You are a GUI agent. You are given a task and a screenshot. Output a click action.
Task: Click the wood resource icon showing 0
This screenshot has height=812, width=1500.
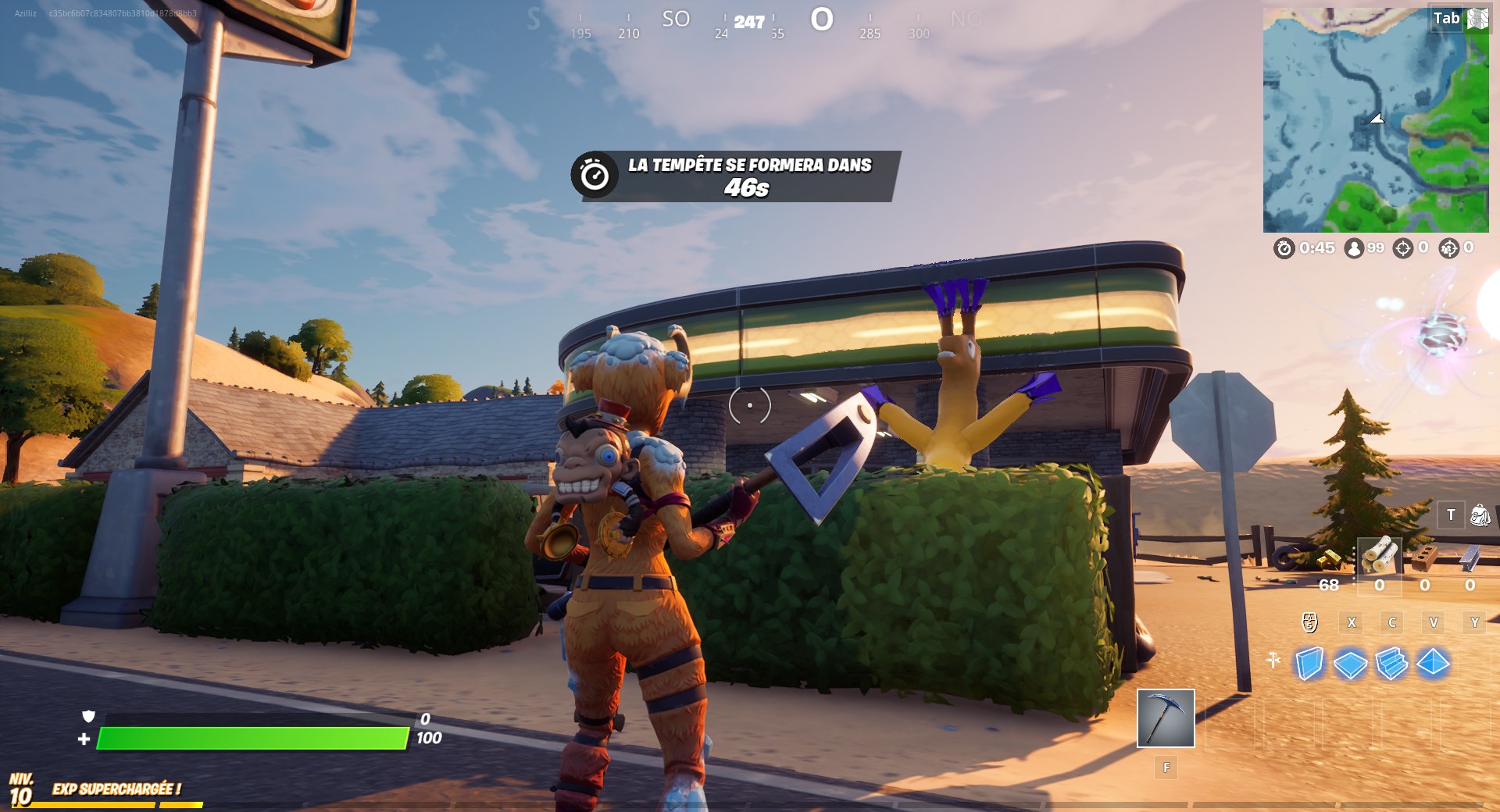click(x=1380, y=556)
